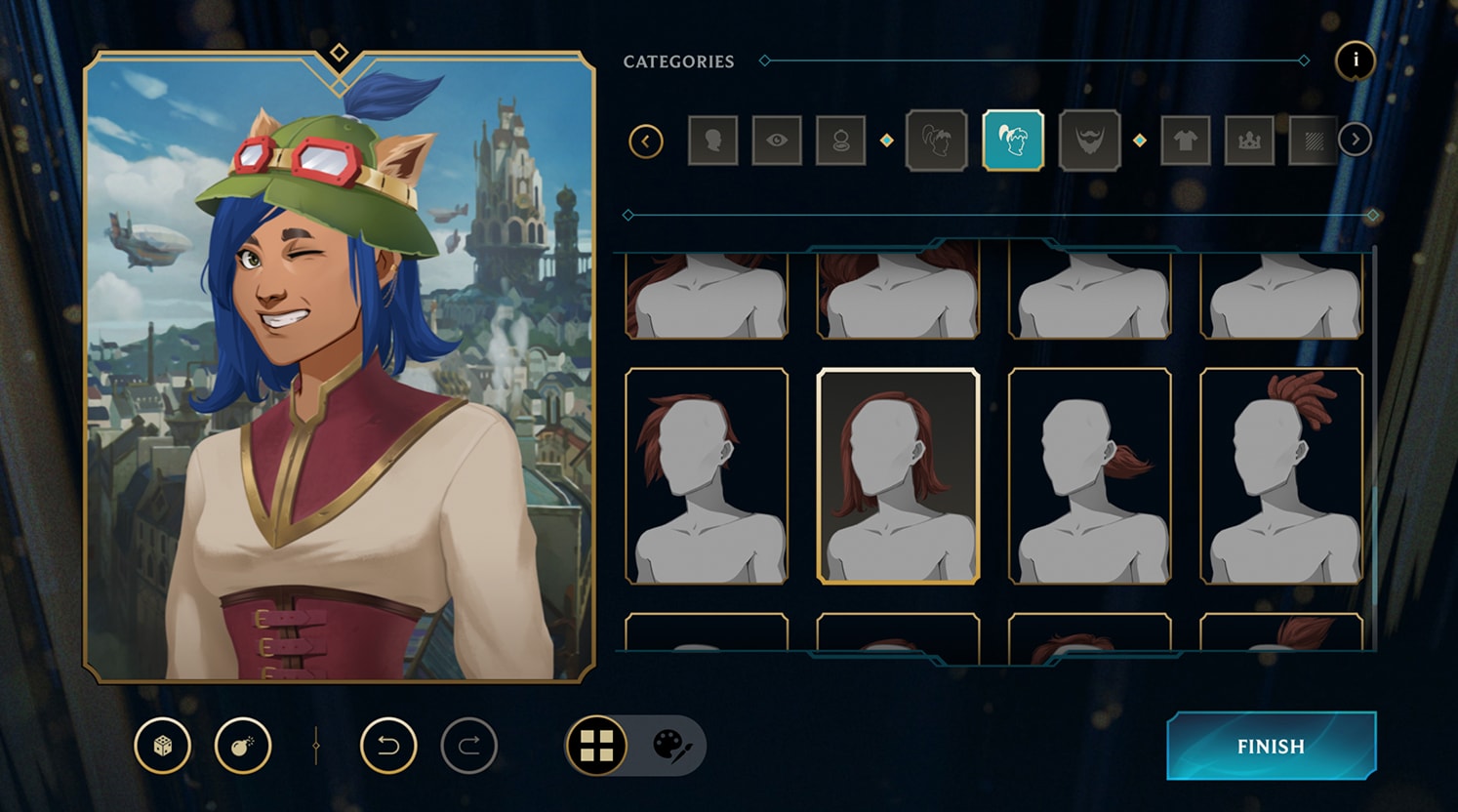Open the eyes customization category

point(777,140)
